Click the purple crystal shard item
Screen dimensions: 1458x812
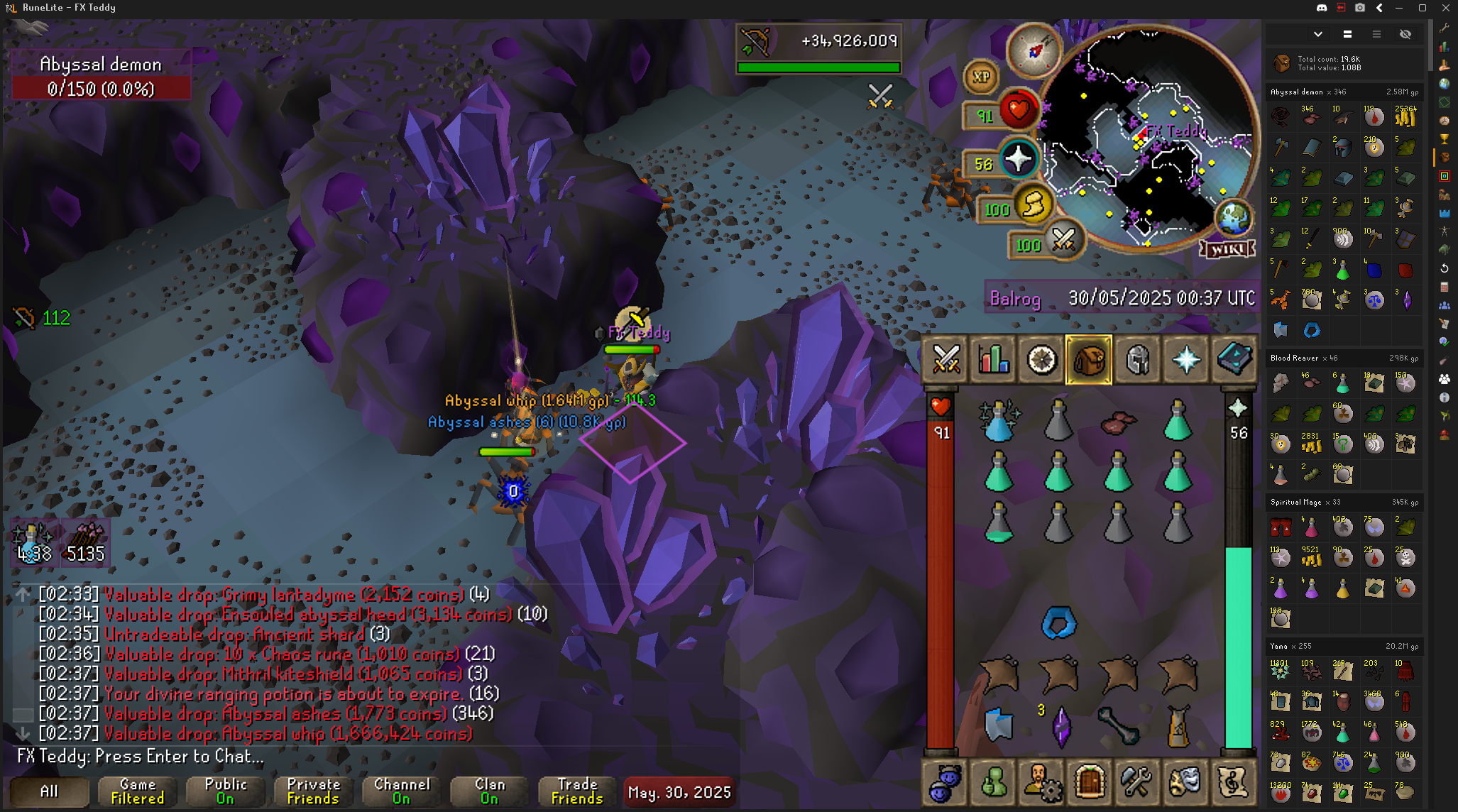(x=1060, y=726)
